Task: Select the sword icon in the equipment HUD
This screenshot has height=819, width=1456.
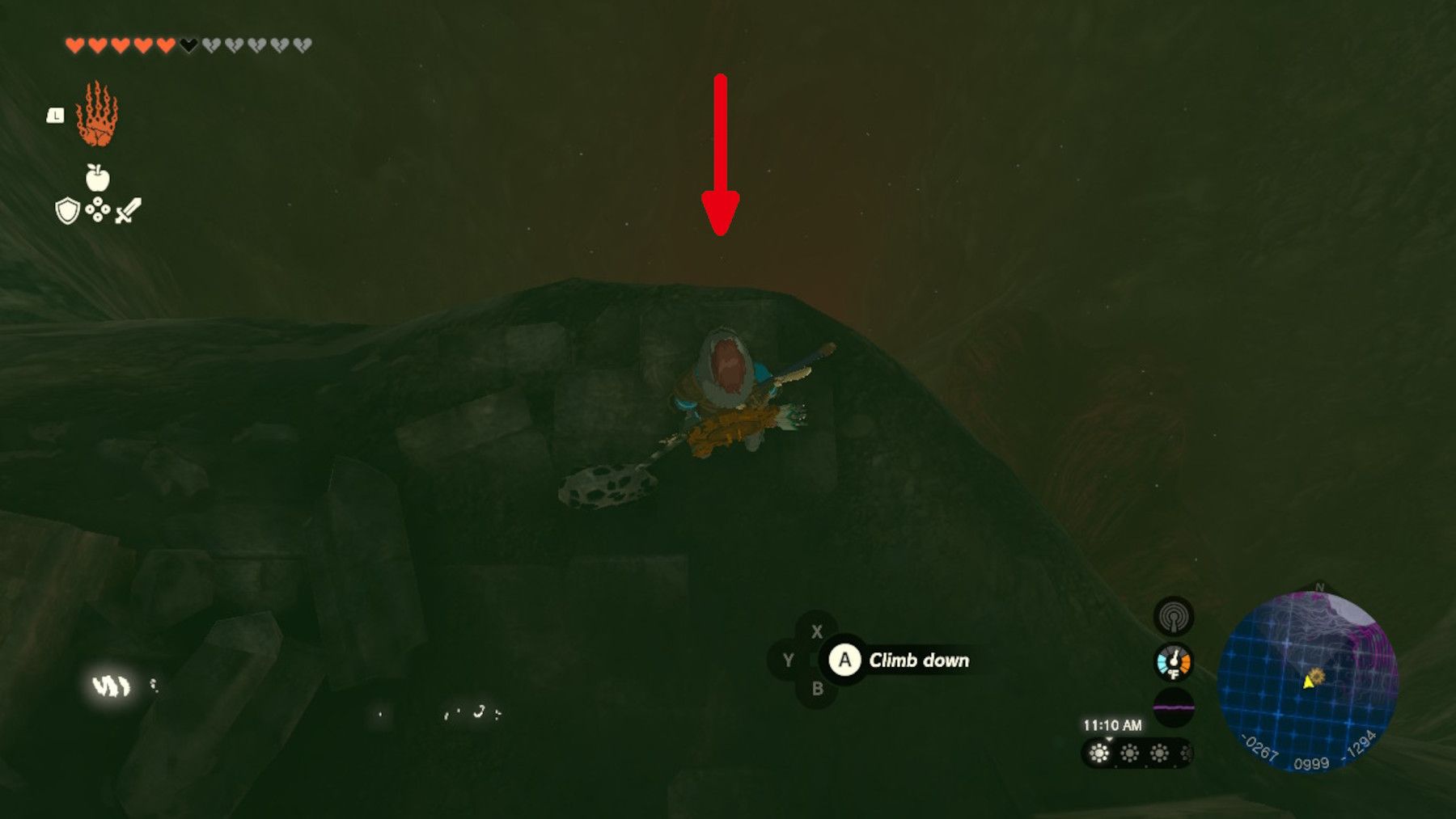Action: pyautogui.click(x=127, y=211)
